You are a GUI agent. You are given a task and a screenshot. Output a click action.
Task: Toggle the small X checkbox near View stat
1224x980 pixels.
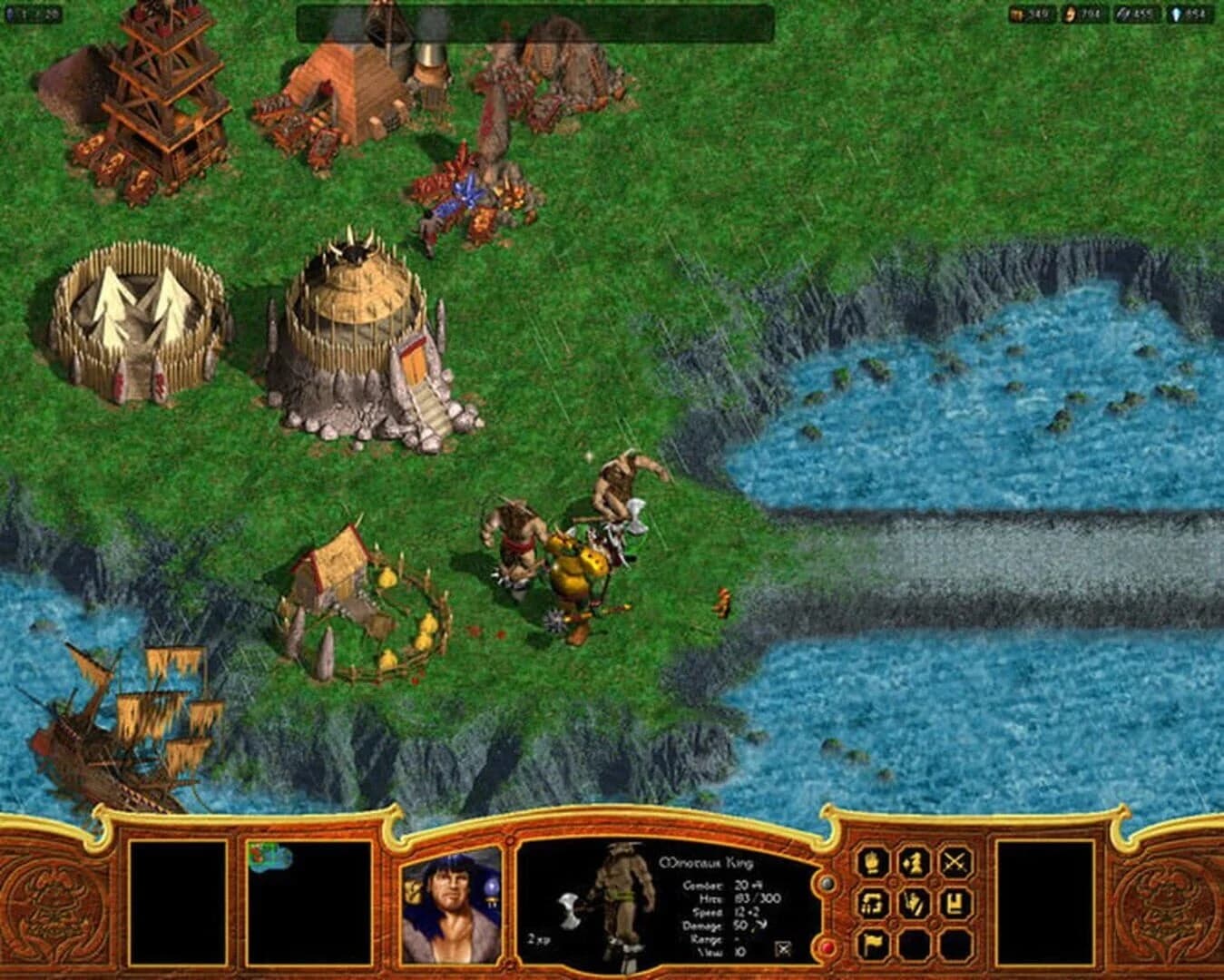pyautogui.click(x=780, y=947)
